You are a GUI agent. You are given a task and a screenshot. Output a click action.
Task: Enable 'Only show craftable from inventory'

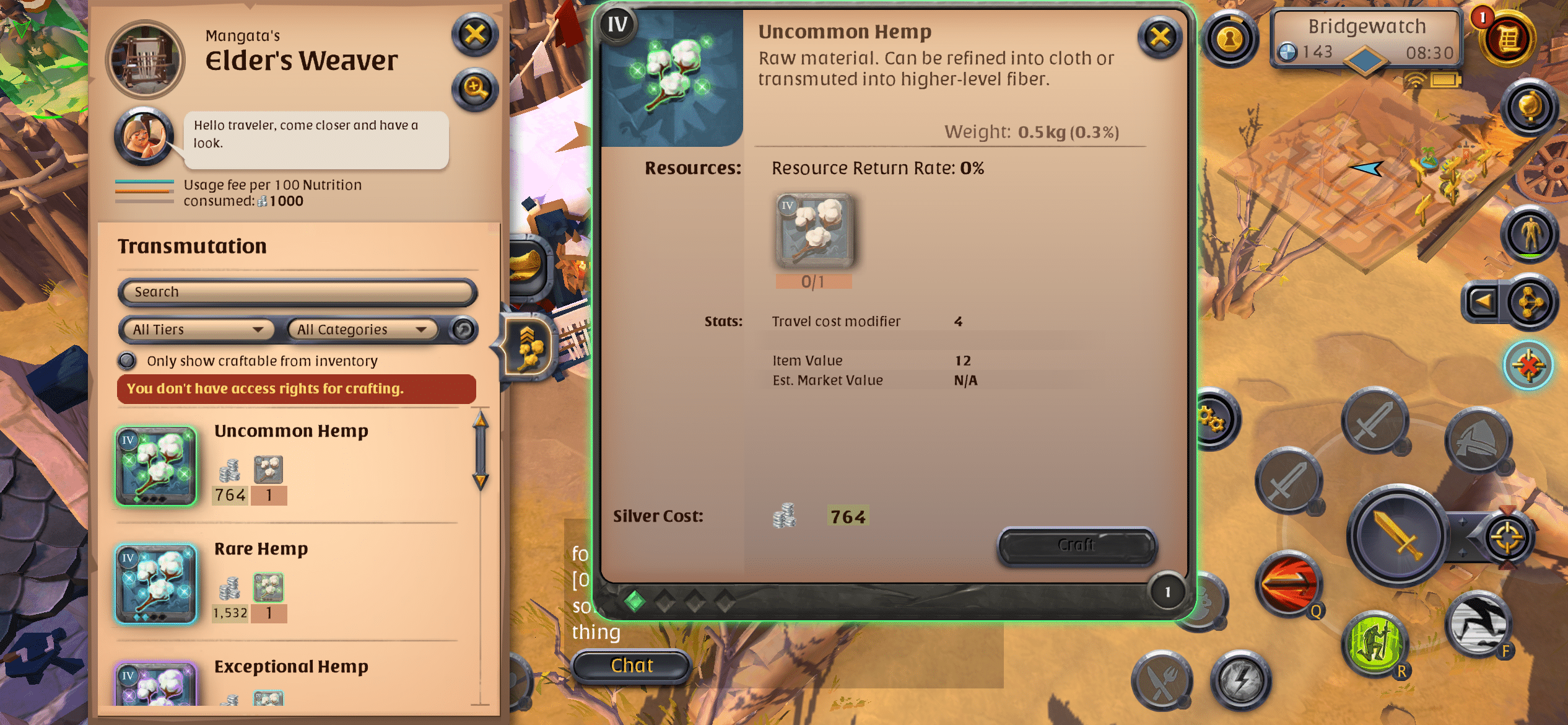pos(128,361)
